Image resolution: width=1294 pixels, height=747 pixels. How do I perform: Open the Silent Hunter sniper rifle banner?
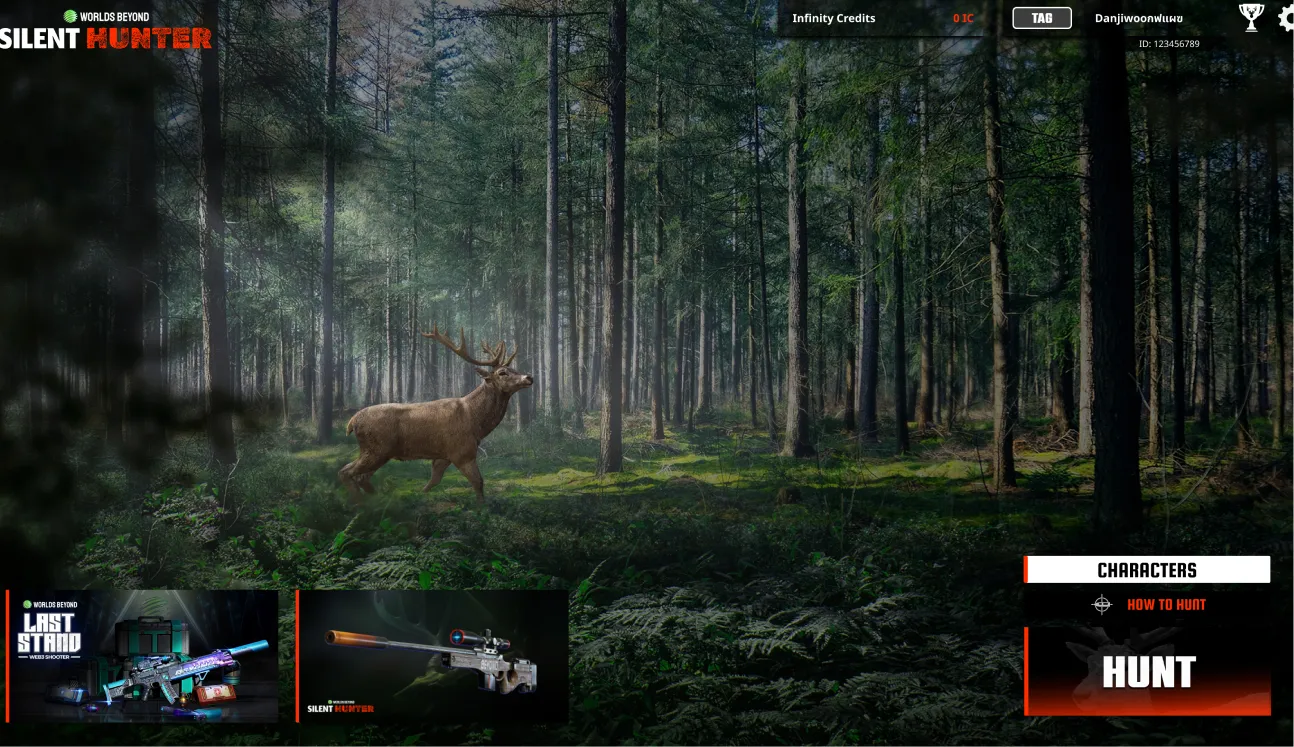(434, 656)
